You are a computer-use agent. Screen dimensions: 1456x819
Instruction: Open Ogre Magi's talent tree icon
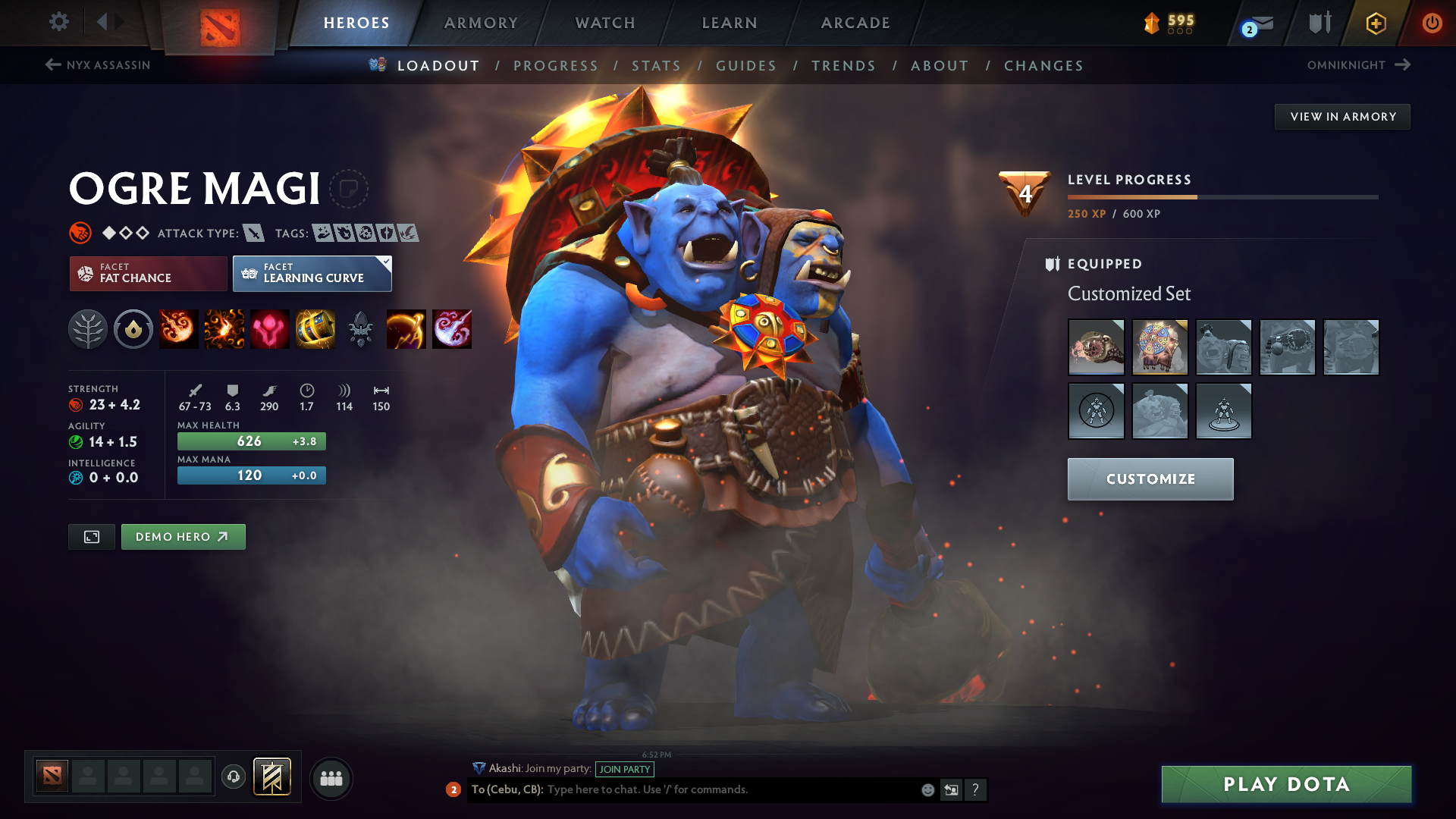coord(88,329)
